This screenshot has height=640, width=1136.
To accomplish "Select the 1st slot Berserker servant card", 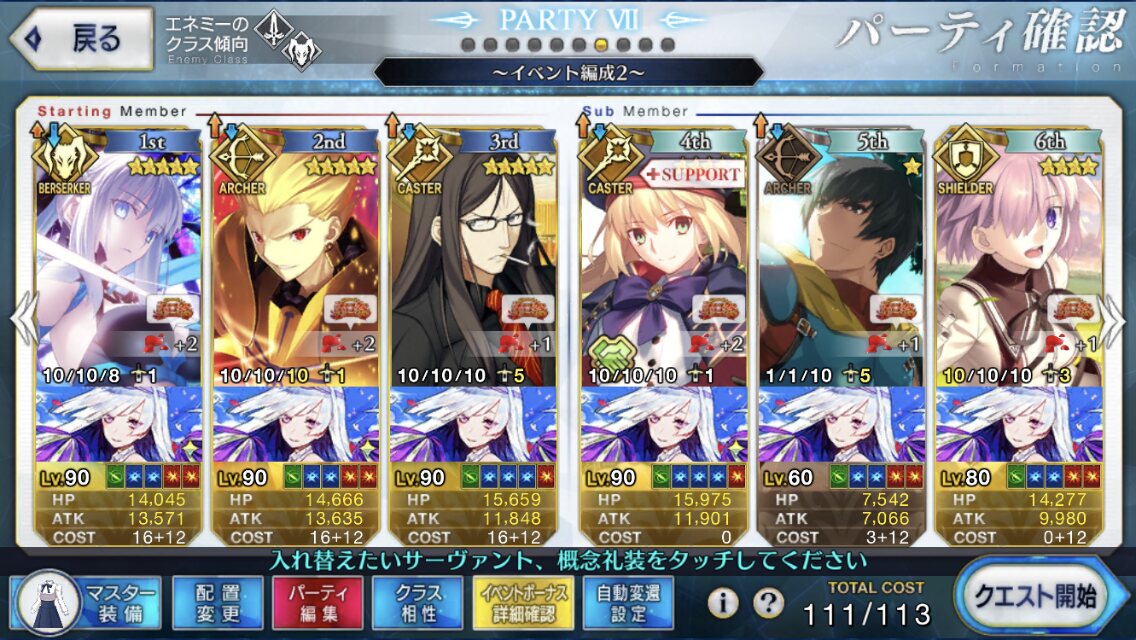I will pos(118,270).
